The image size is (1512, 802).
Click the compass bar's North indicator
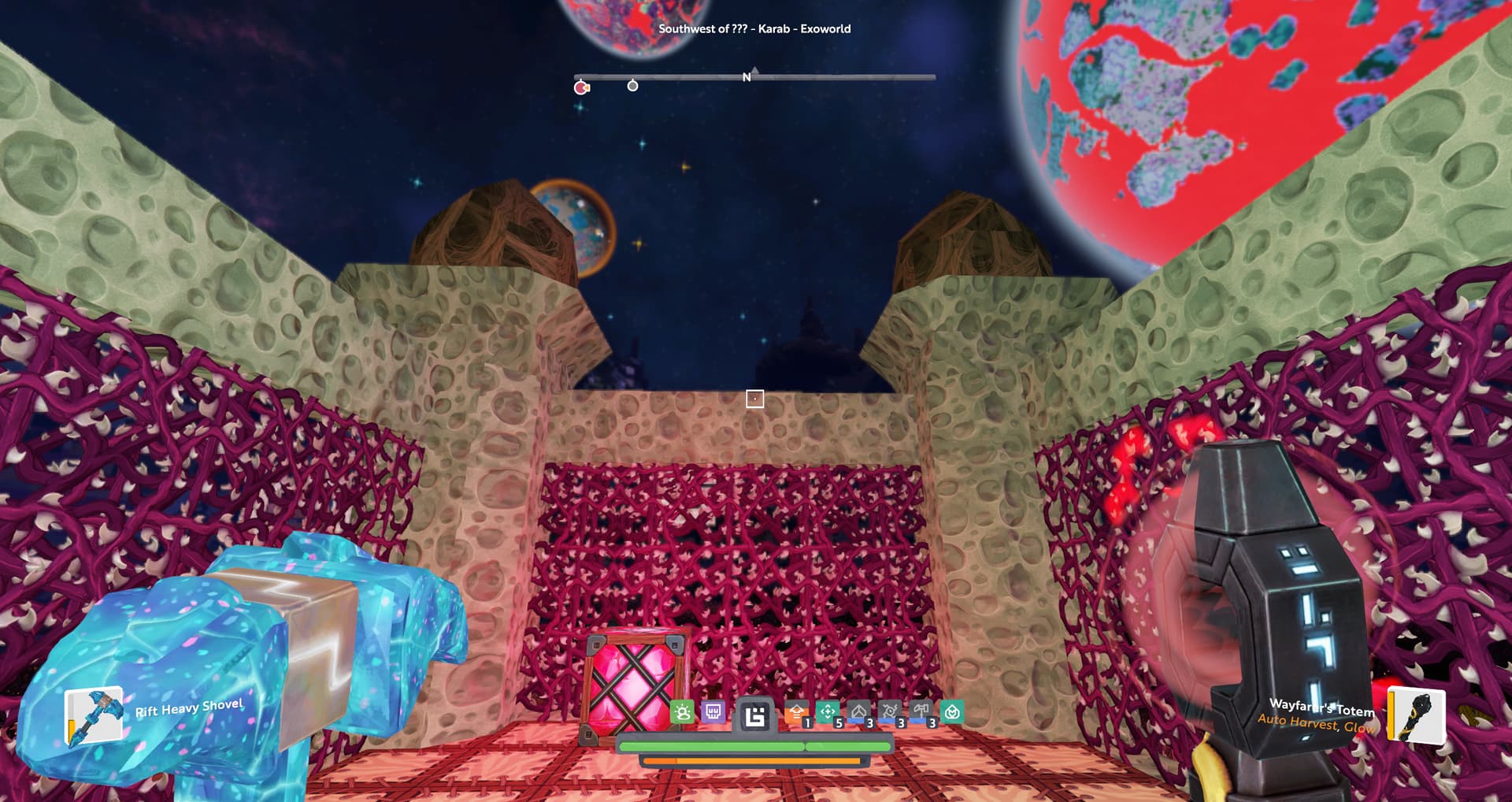747,77
